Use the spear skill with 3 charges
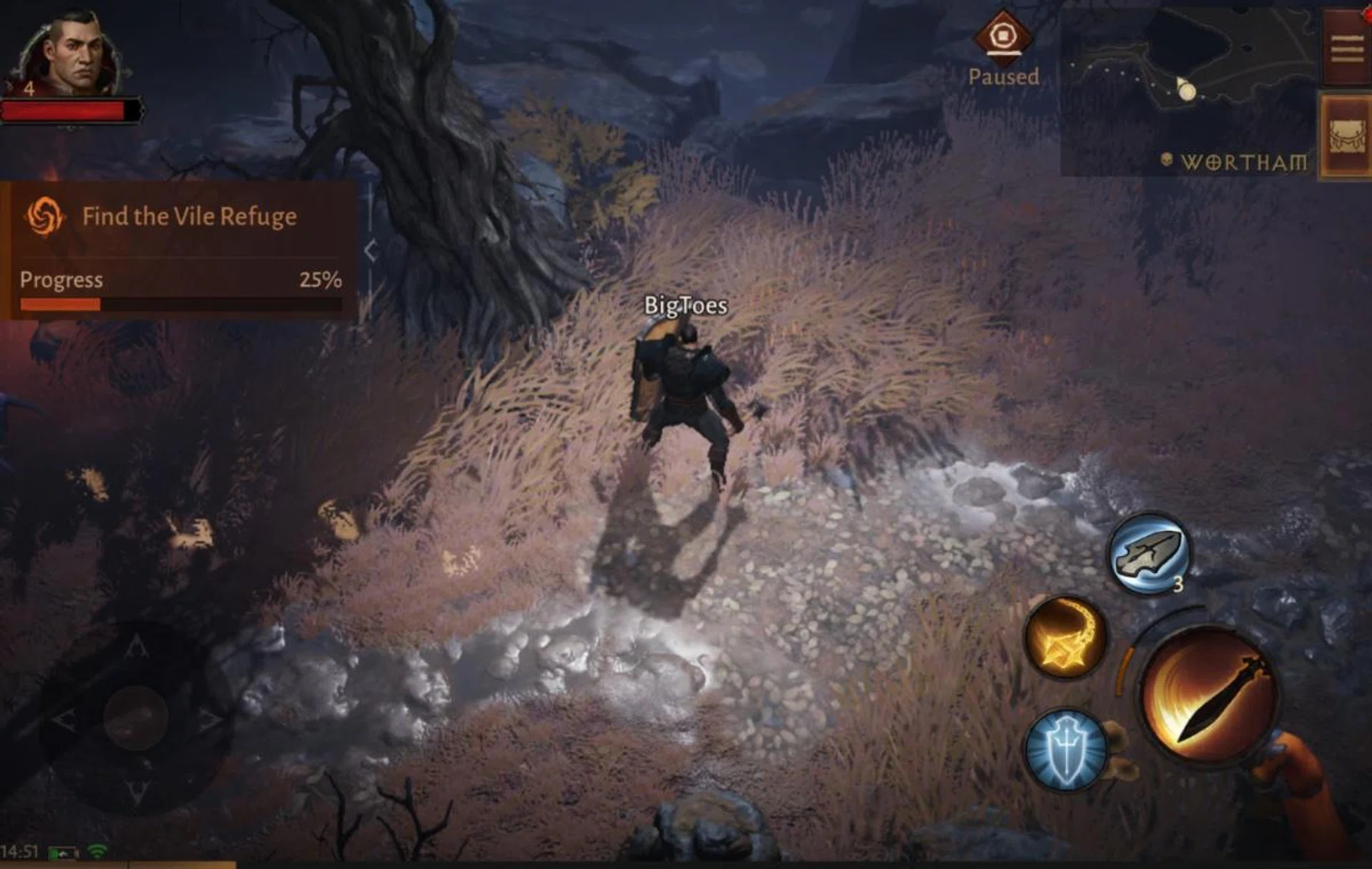 click(1148, 553)
